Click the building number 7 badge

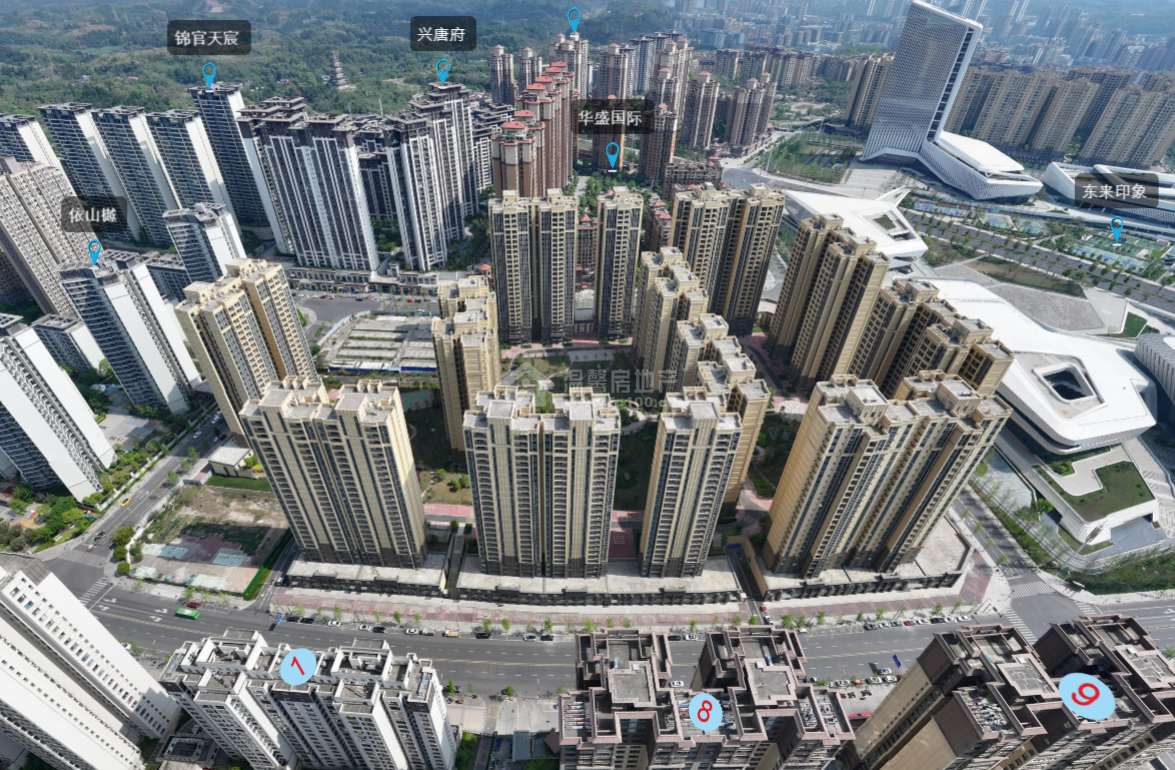tap(298, 666)
